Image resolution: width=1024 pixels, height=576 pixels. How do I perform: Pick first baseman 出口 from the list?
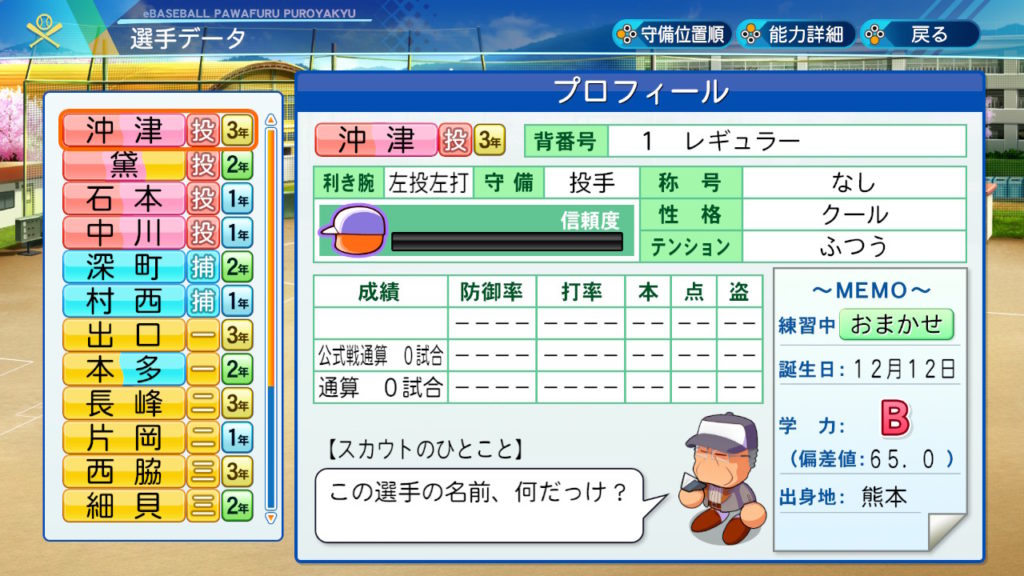tap(157, 334)
